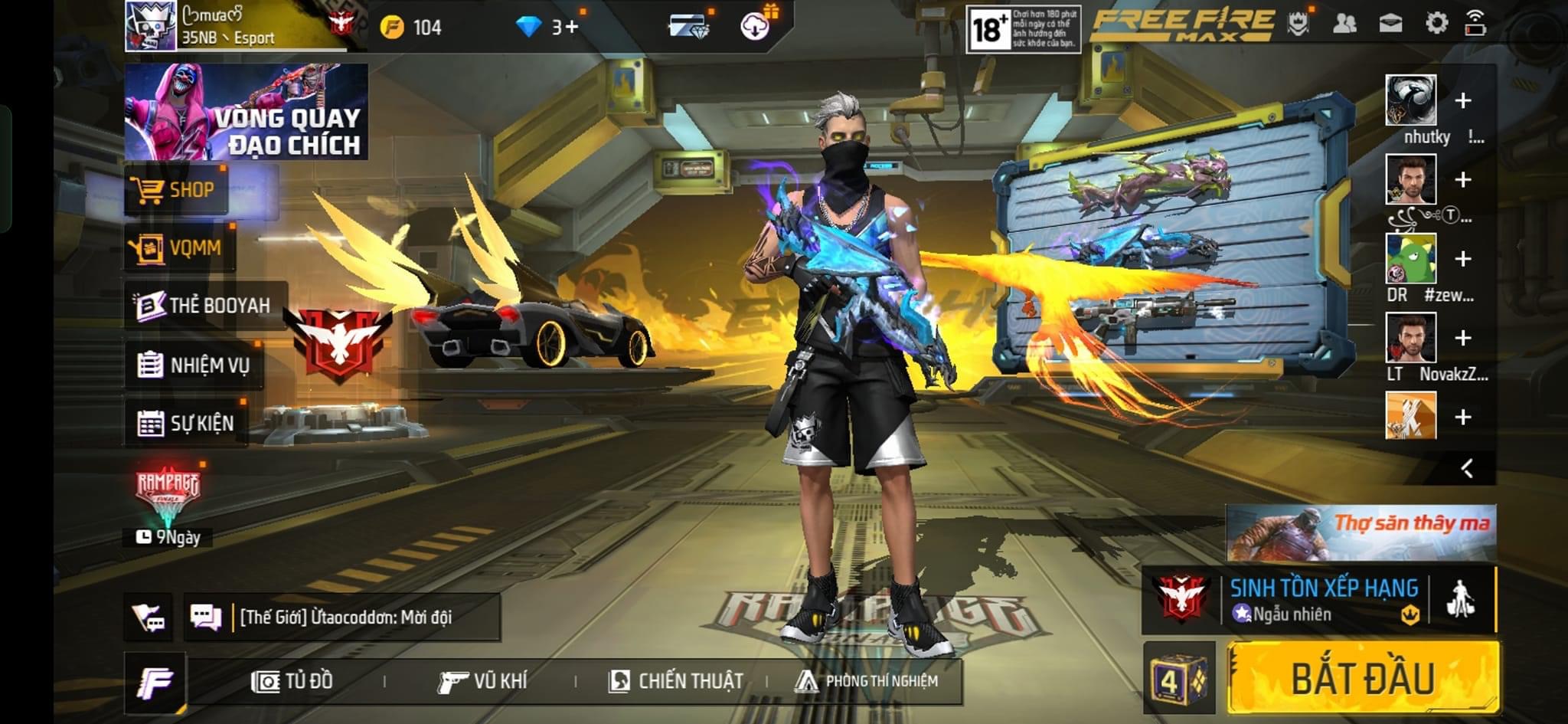Screen dimensions: 1568x724
Task: Open the SHOP menu
Action: (x=177, y=189)
